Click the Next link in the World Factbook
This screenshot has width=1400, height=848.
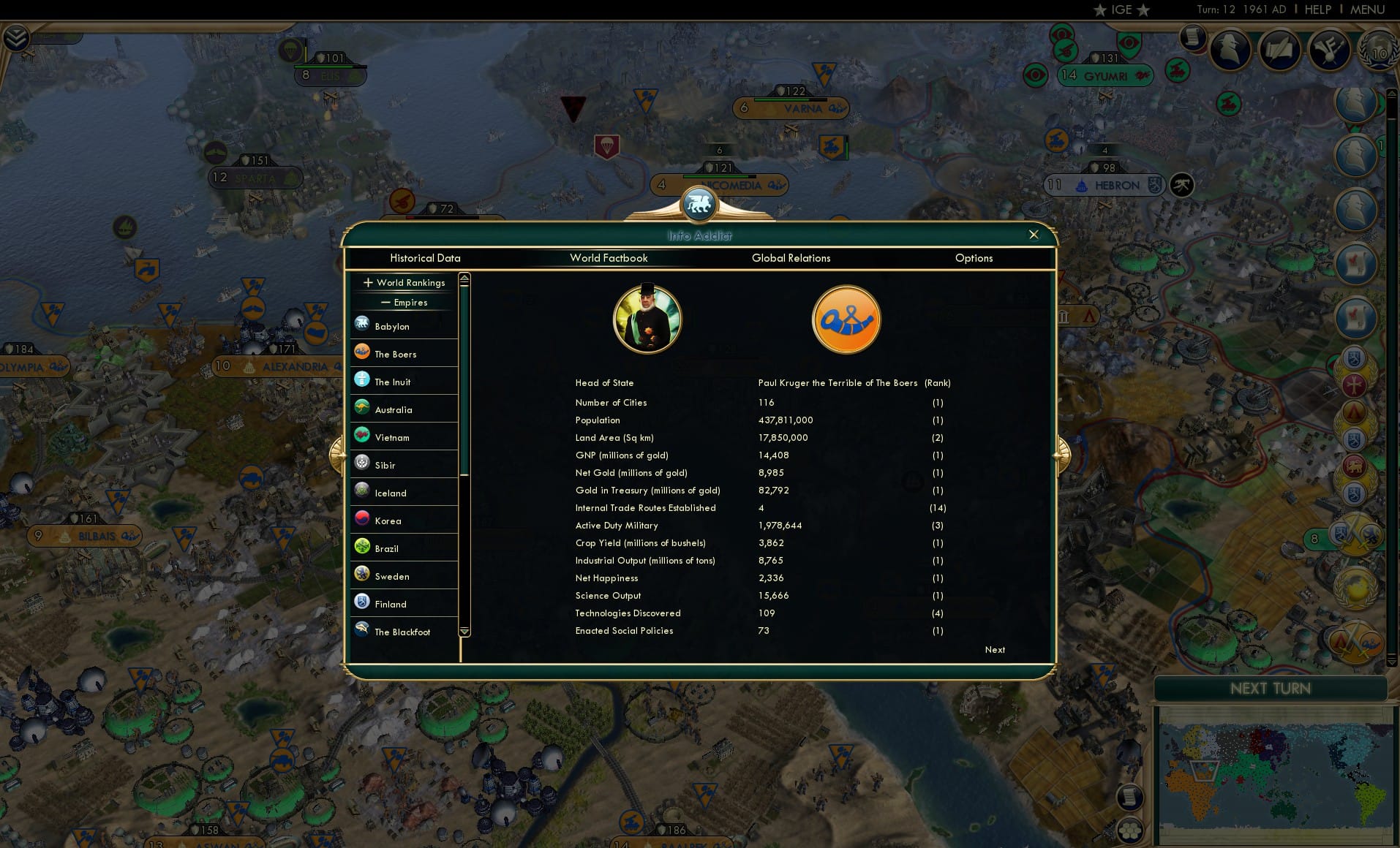[994, 650]
